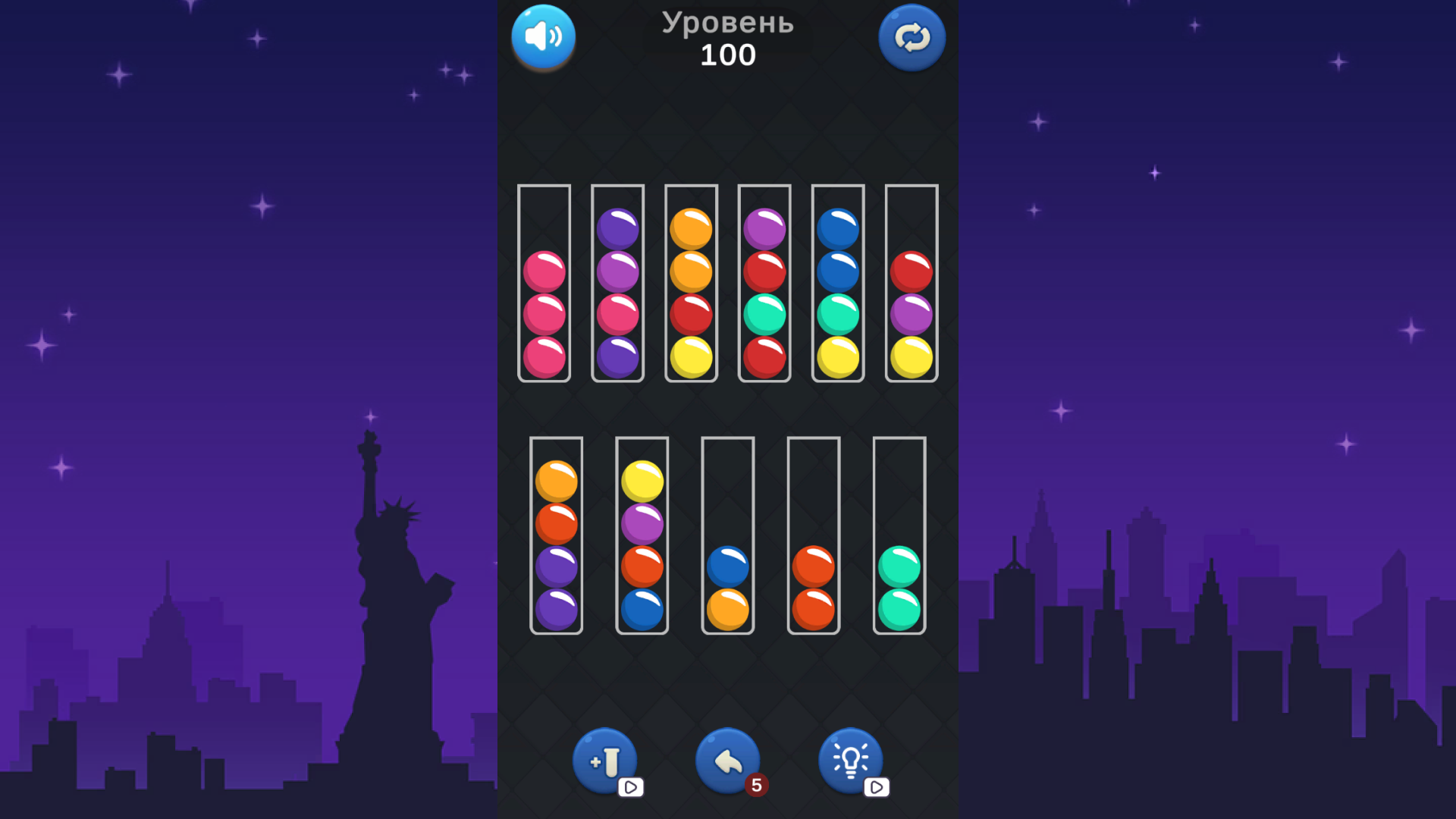Click the yellow ball atop the left bottom-row tube
This screenshot has width=1456, height=819.
641,479
